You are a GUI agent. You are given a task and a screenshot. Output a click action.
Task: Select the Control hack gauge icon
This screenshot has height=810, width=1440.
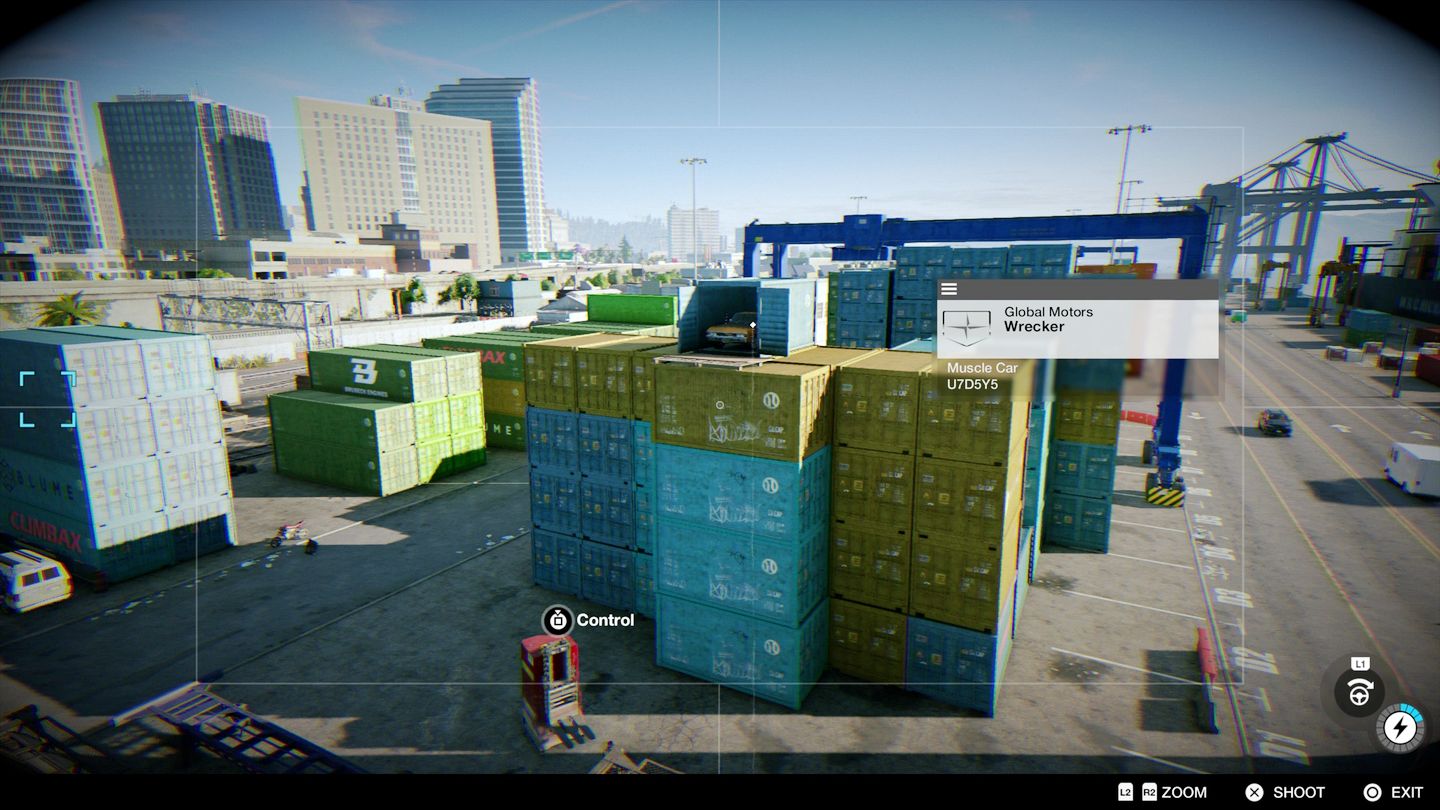555,620
